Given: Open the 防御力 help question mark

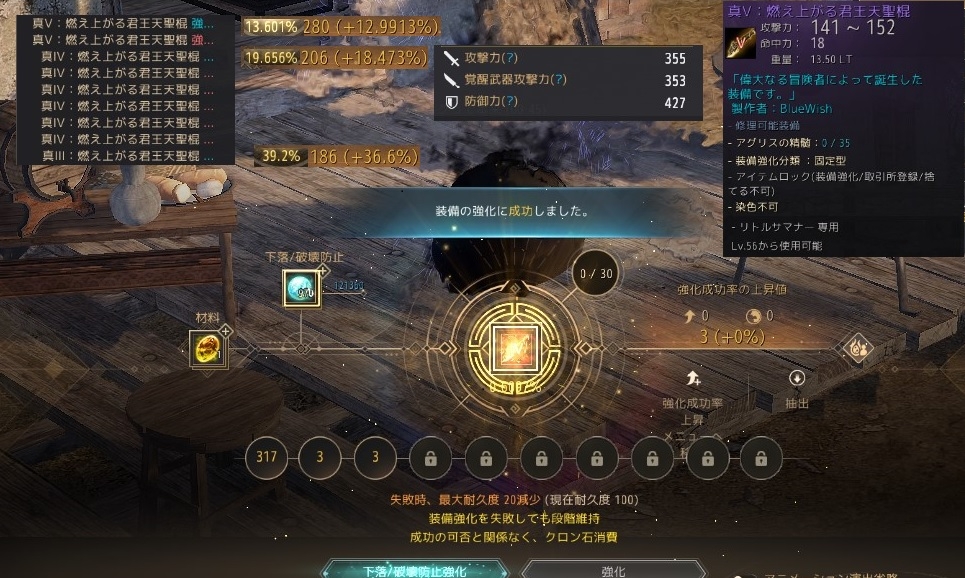Looking at the screenshot, I should click(x=511, y=101).
